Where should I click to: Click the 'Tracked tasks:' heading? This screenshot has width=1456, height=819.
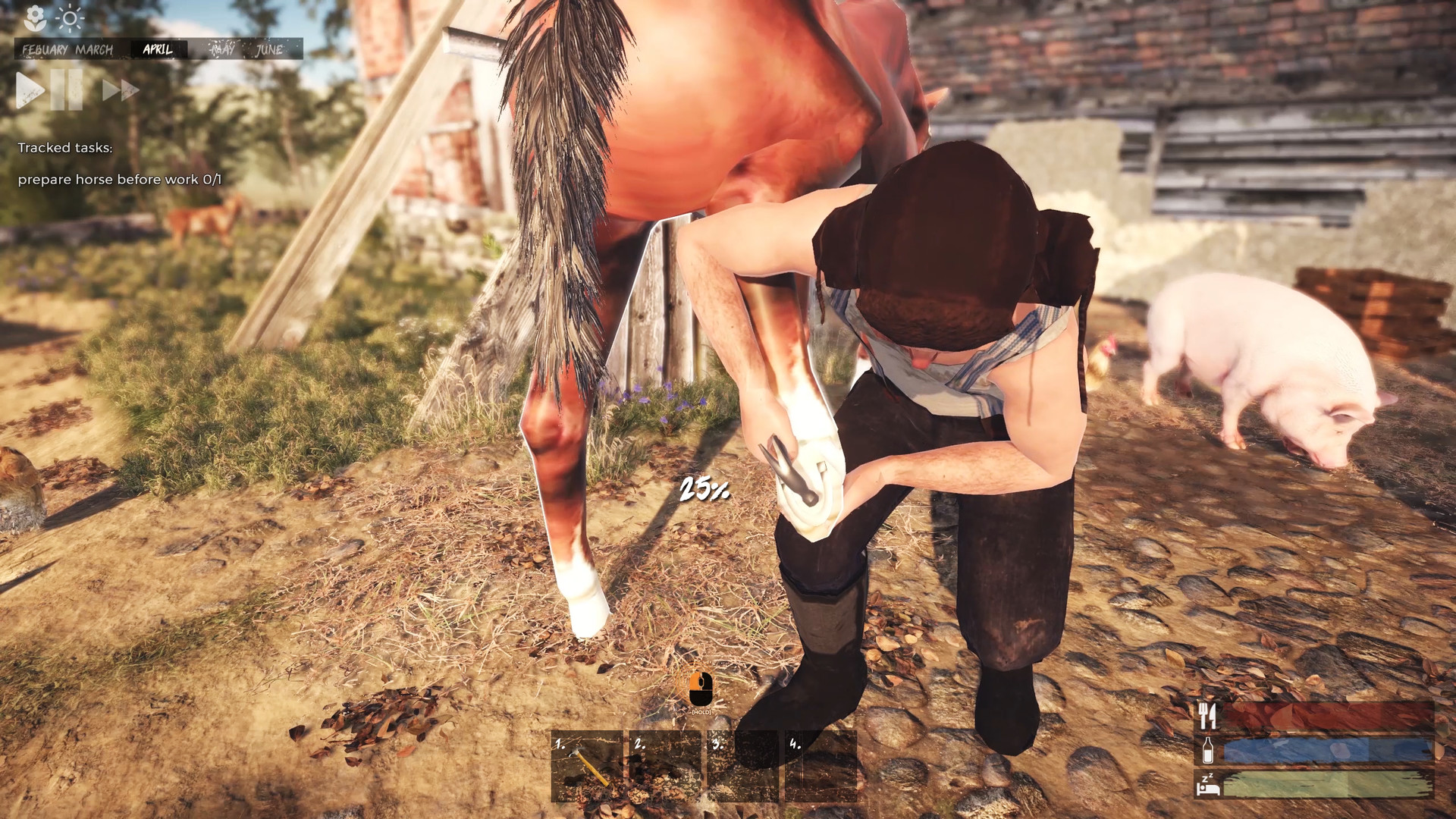(x=67, y=149)
